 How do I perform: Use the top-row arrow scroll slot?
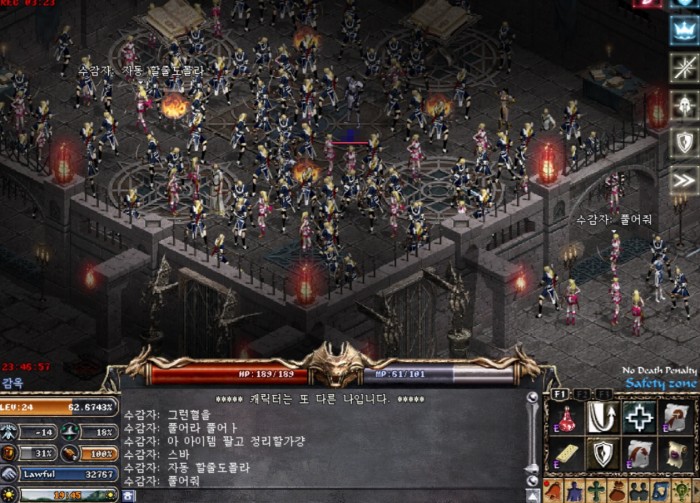(x=677, y=418)
